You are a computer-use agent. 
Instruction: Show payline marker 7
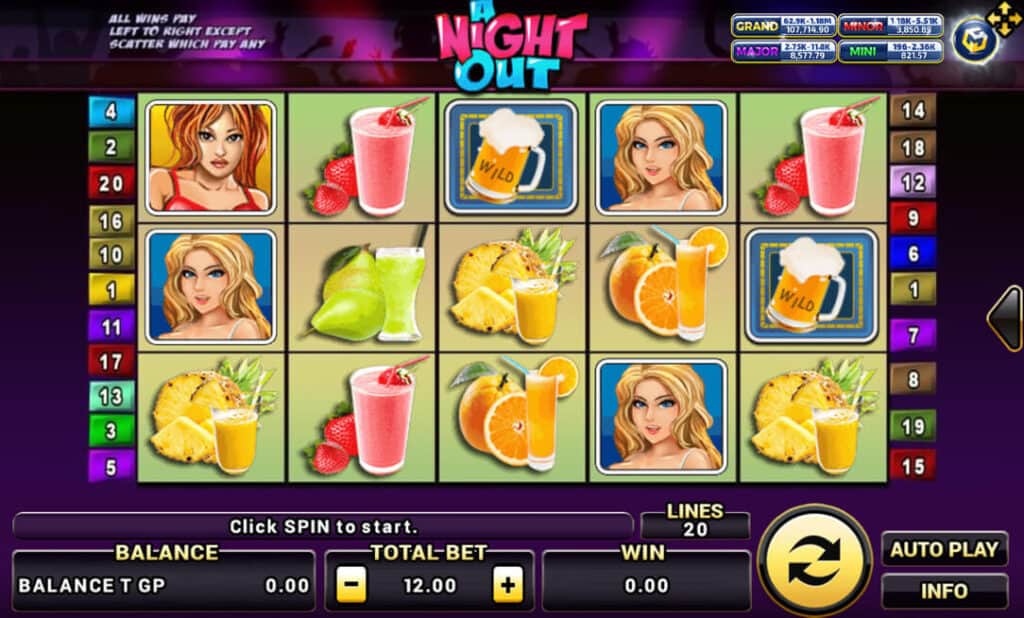(x=913, y=333)
